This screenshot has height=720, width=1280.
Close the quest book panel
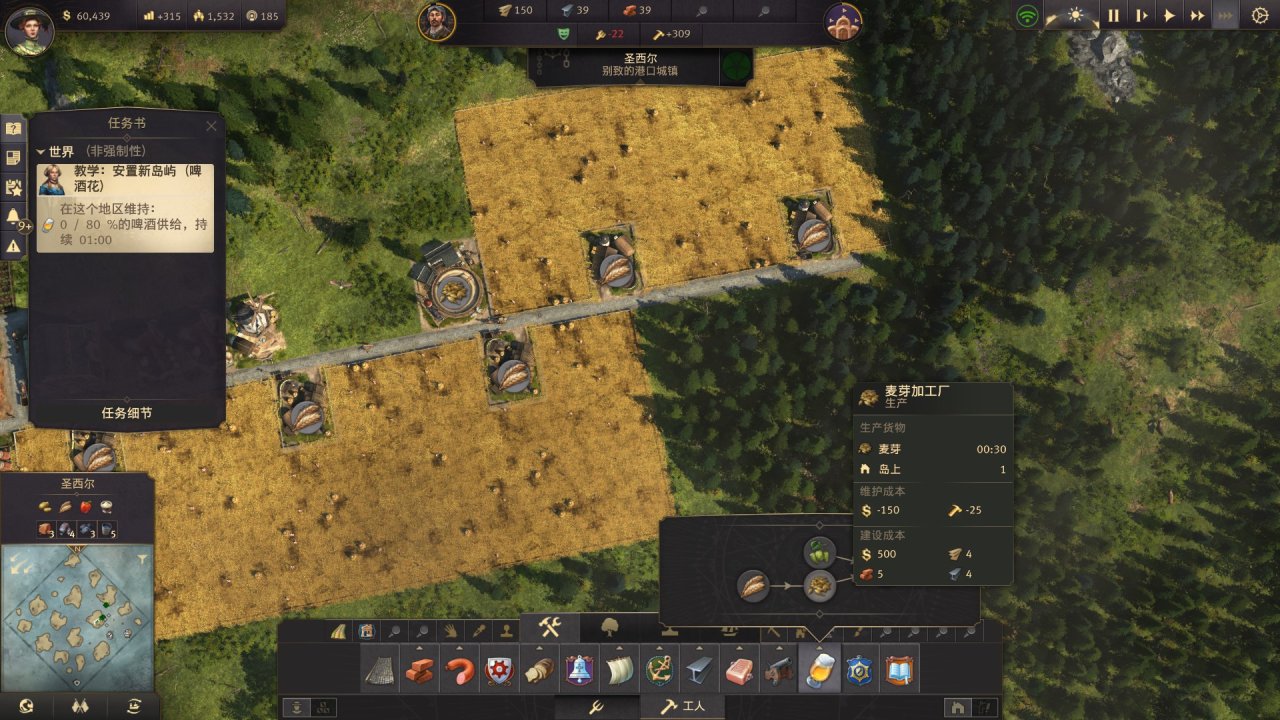tap(211, 126)
